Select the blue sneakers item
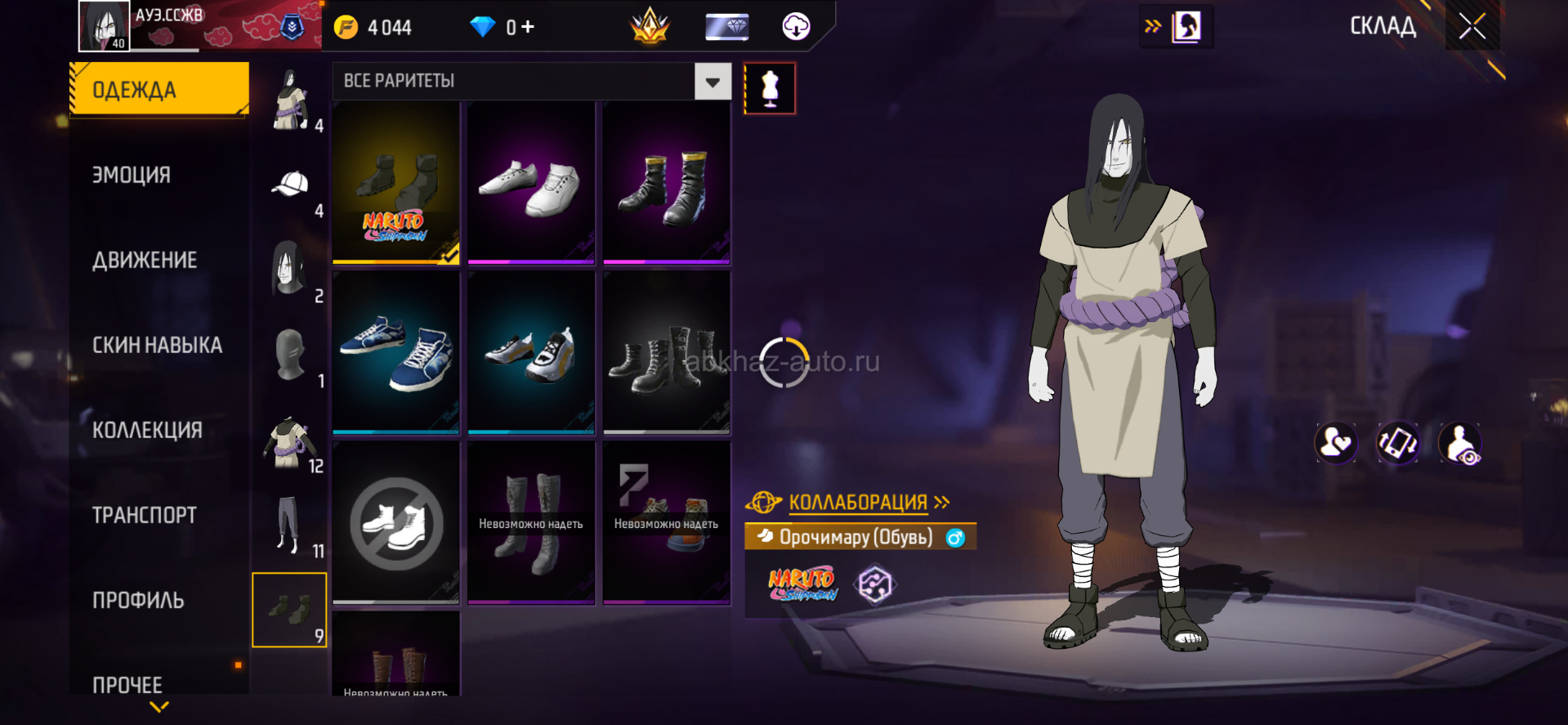The height and width of the screenshot is (725, 1568). click(396, 352)
